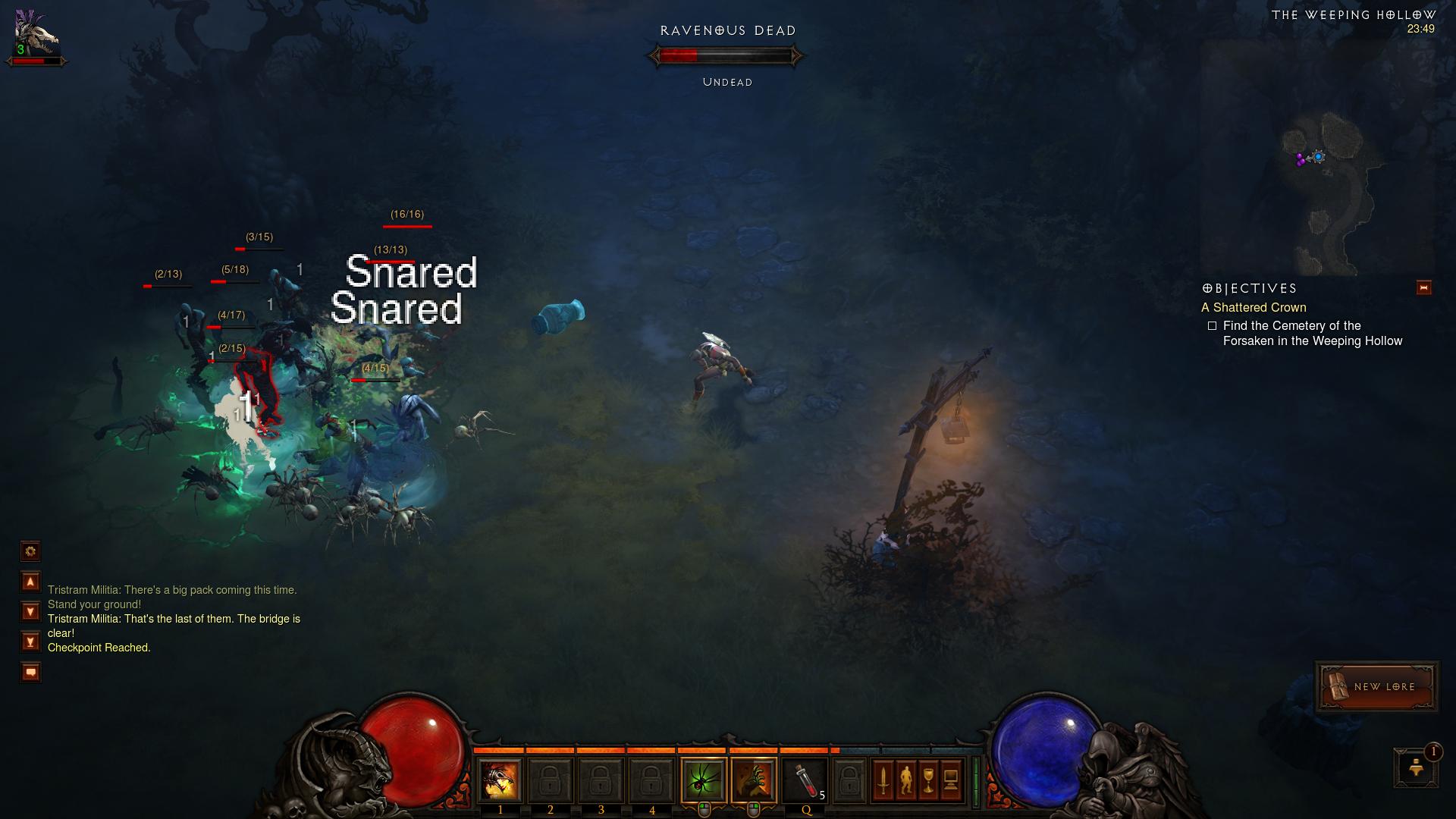
Task: Collapse the Objectives tracker panel
Action: pyautogui.click(x=1423, y=287)
